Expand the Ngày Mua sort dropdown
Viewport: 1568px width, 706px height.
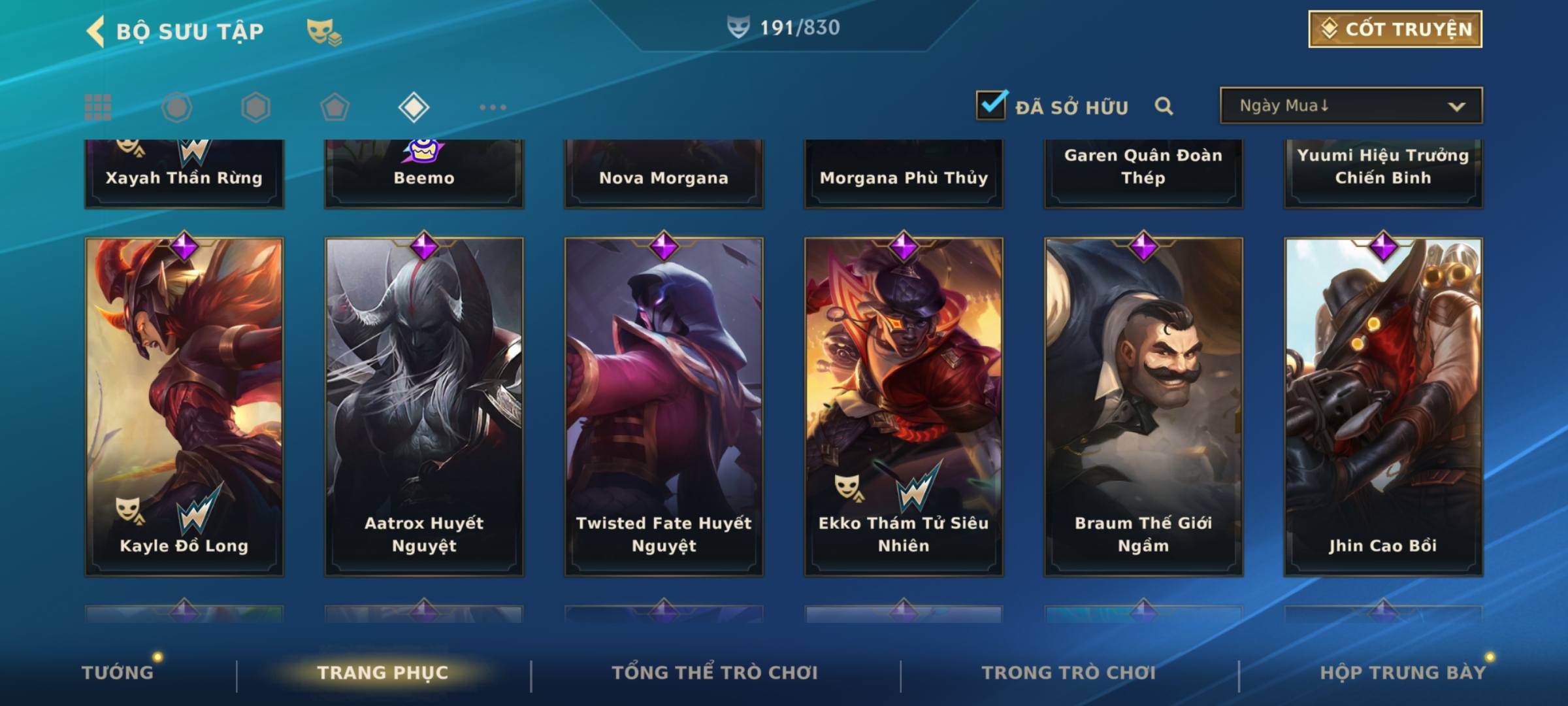[1350, 106]
